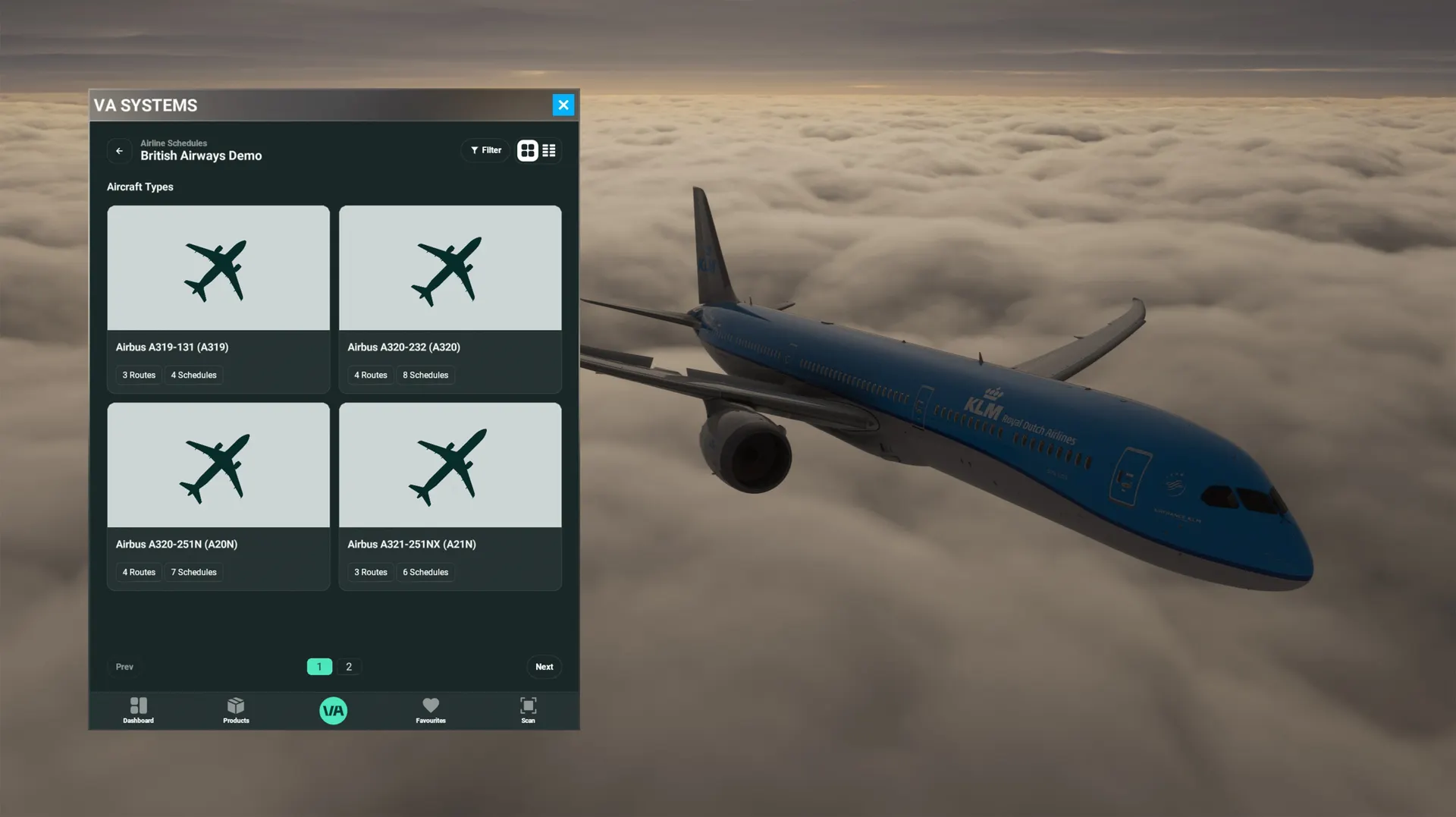Go to page 2 of aircraft types
This screenshot has height=817, width=1456.
coord(349,667)
